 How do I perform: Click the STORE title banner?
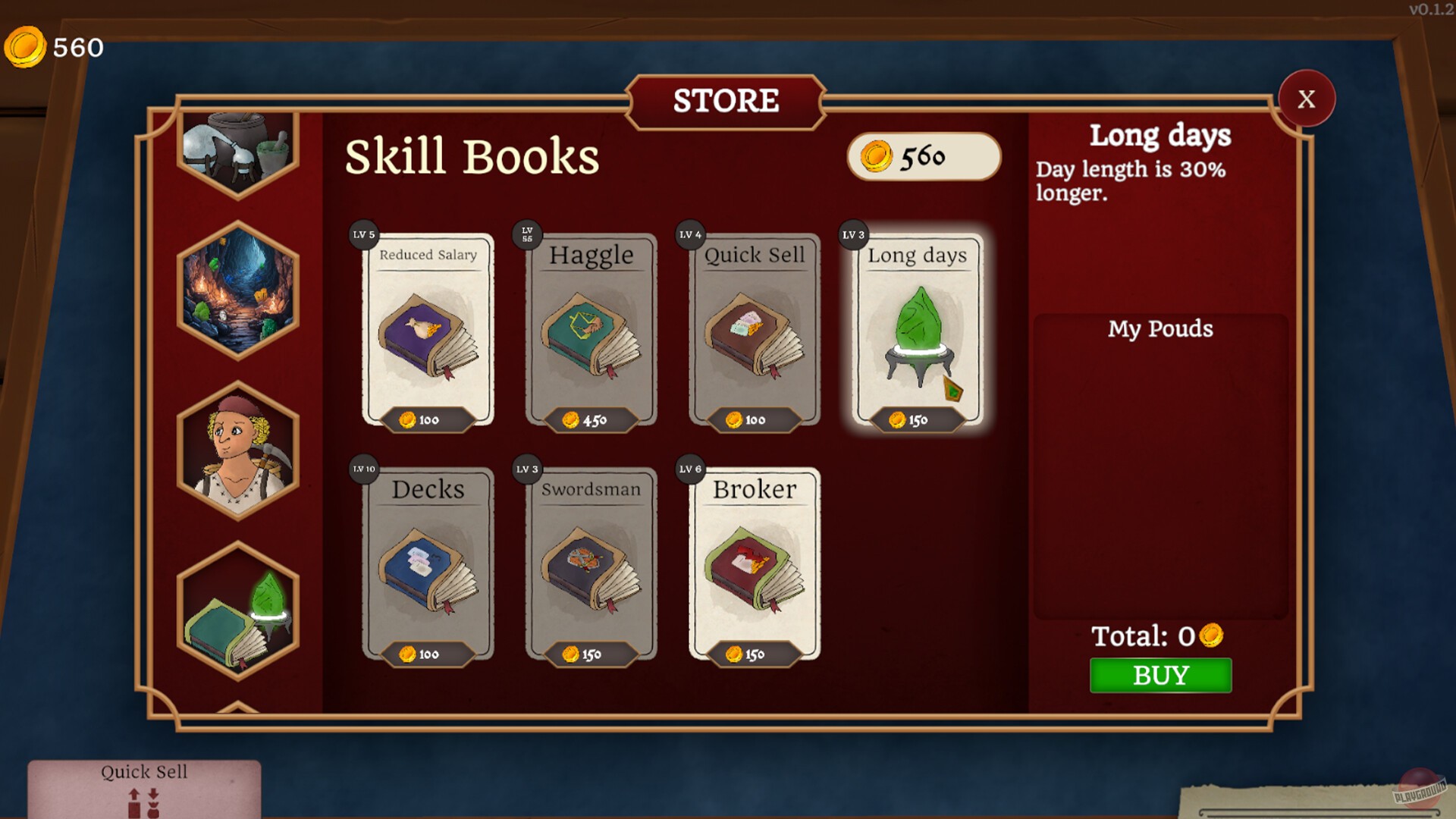(726, 101)
